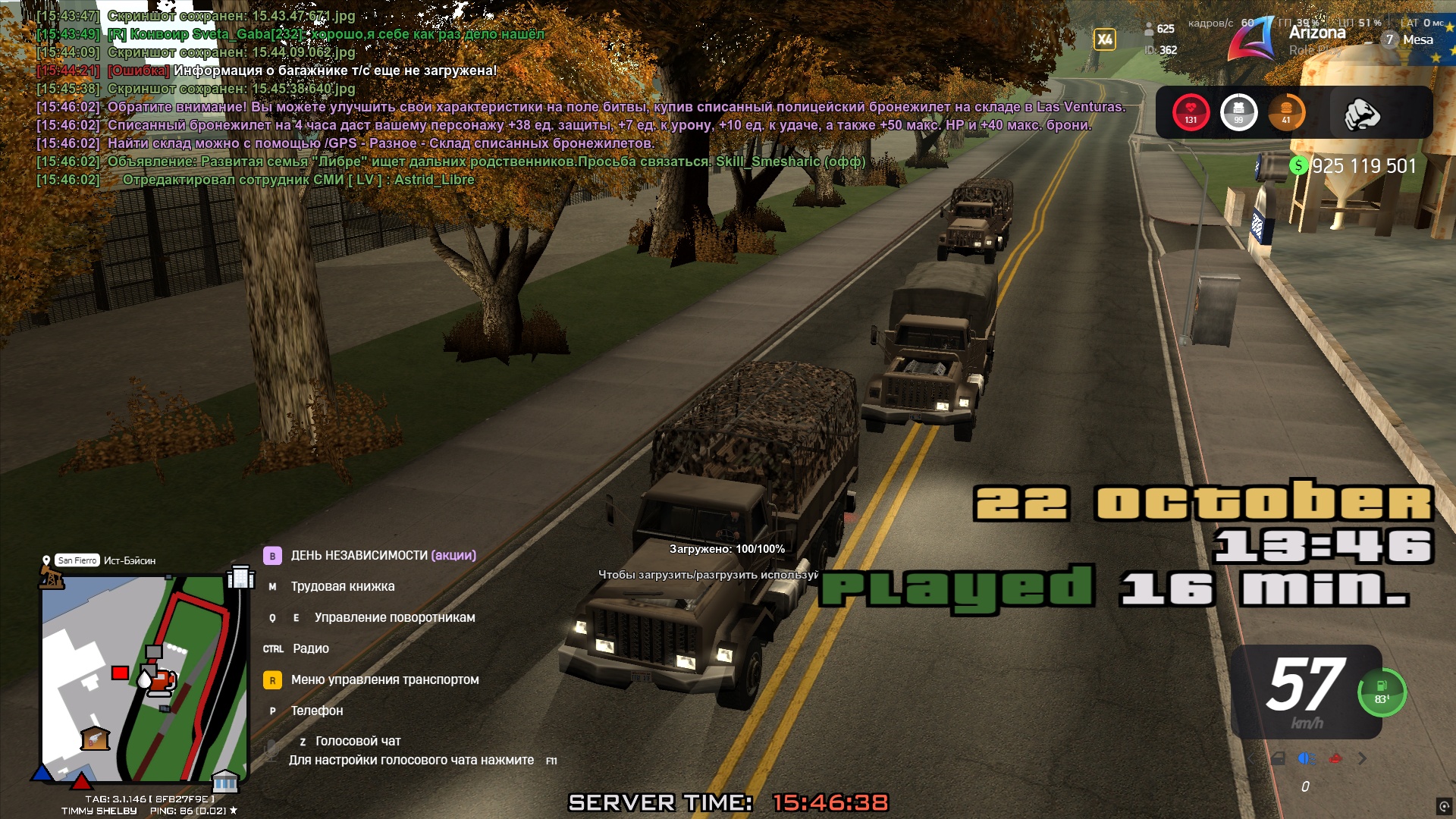Toggle the blue headlights indicator
The height and width of the screenshot is (819, 1456).
(1307, 758)
